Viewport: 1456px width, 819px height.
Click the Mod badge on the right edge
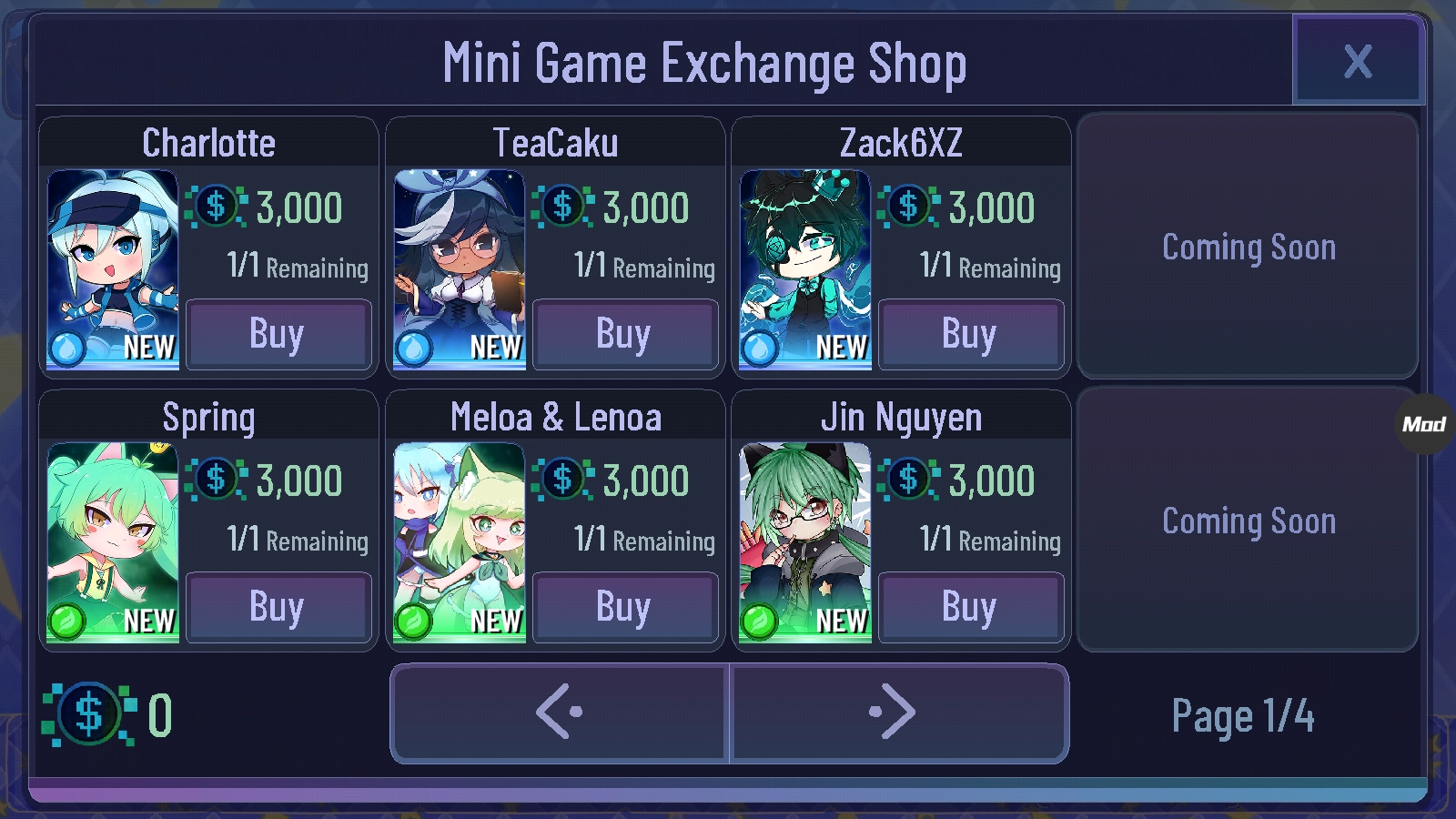coord(1427,422)
